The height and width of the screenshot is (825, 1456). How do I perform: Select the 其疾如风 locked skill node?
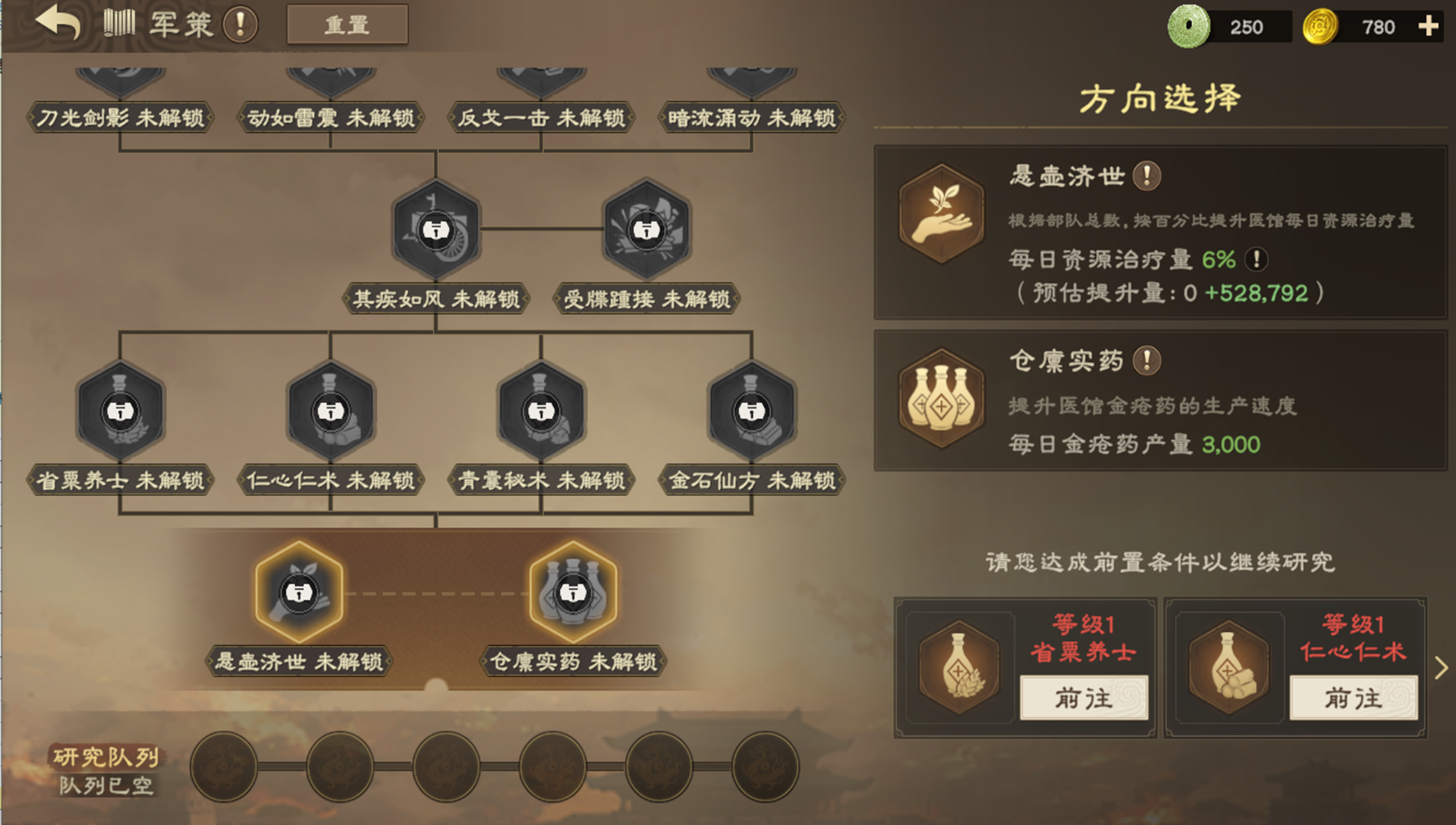pos(436,230)
